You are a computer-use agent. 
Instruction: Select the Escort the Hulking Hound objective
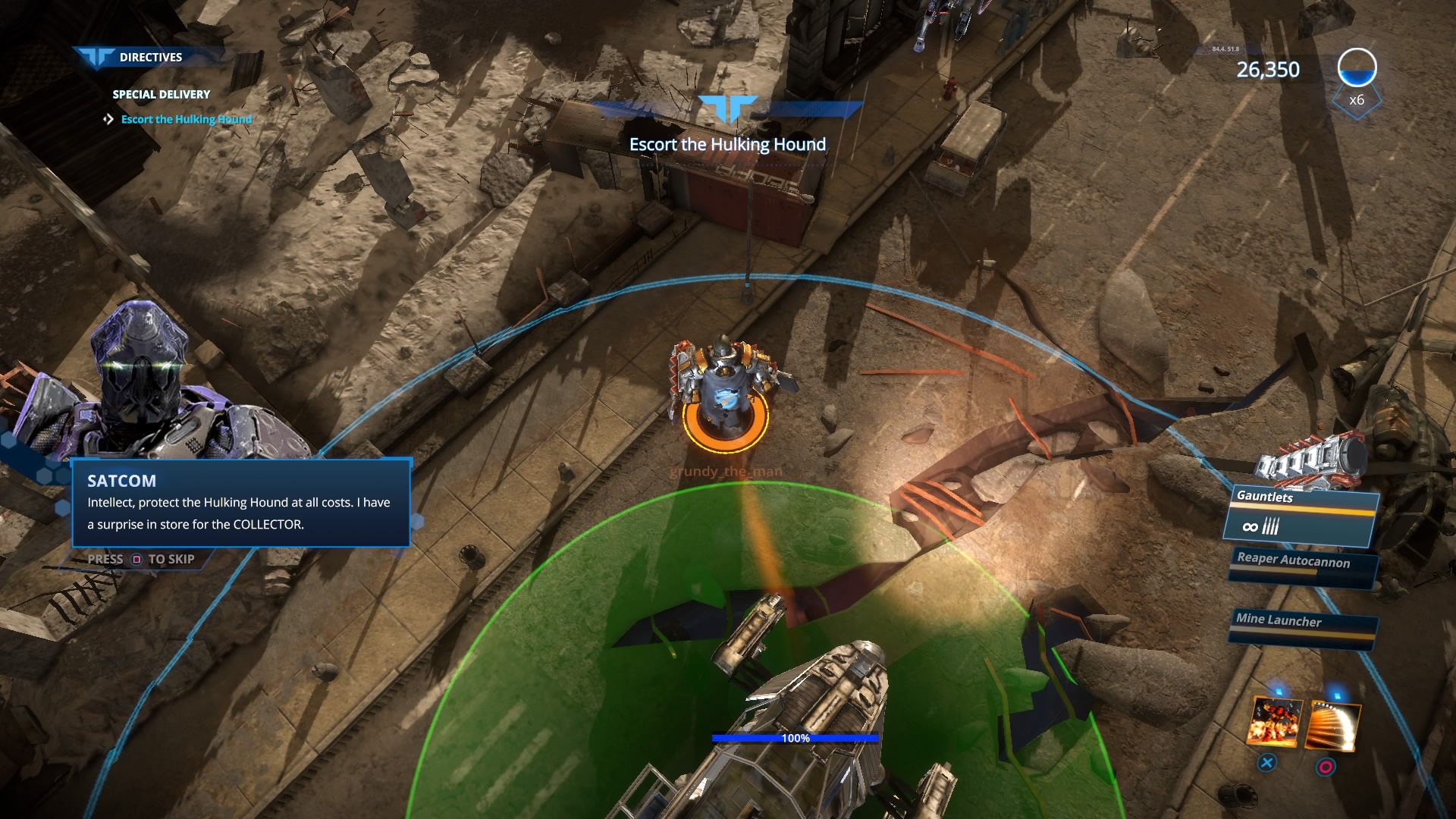pyautogui.click(x=184, y=119)
